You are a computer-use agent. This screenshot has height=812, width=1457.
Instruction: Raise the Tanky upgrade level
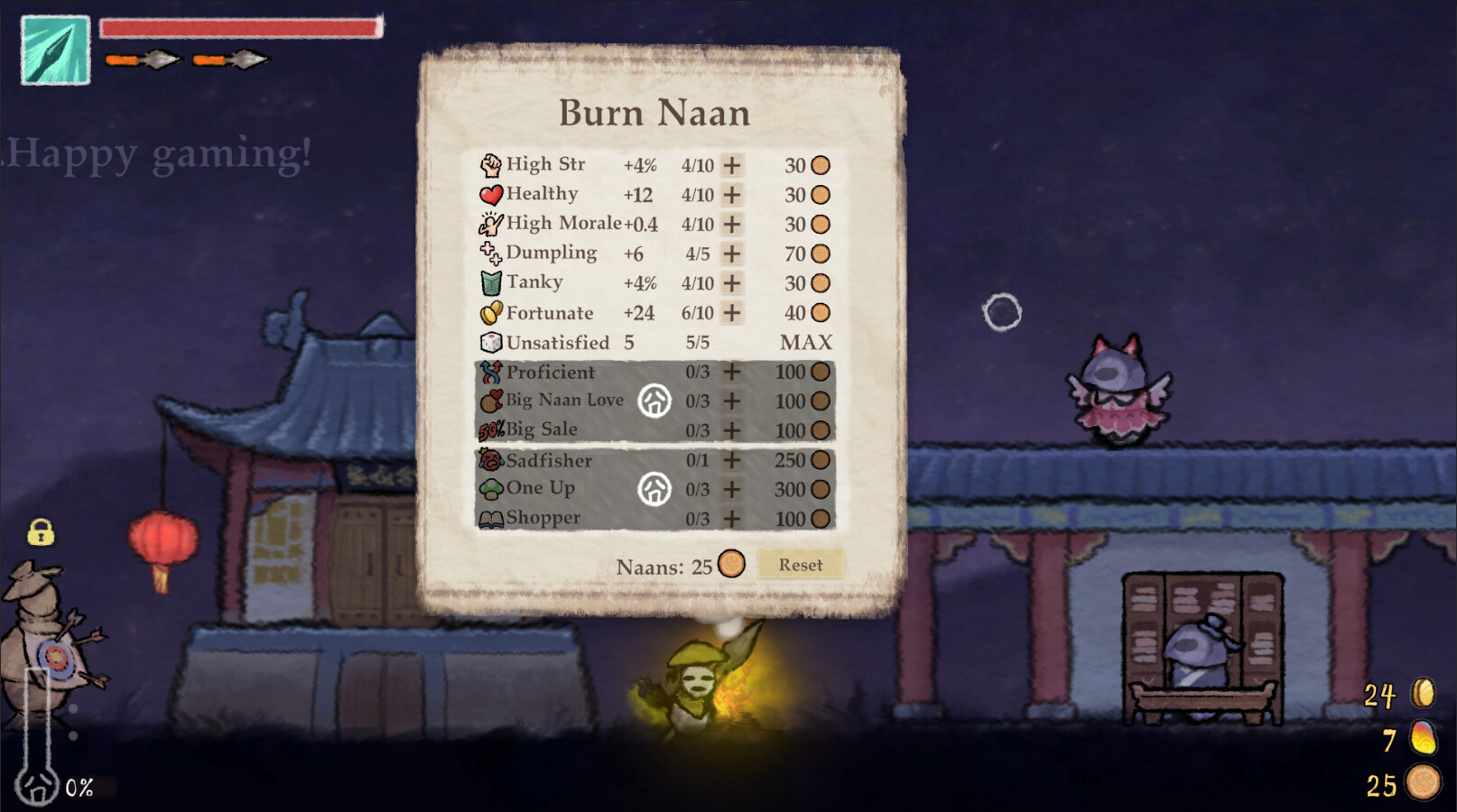point(732,283)
